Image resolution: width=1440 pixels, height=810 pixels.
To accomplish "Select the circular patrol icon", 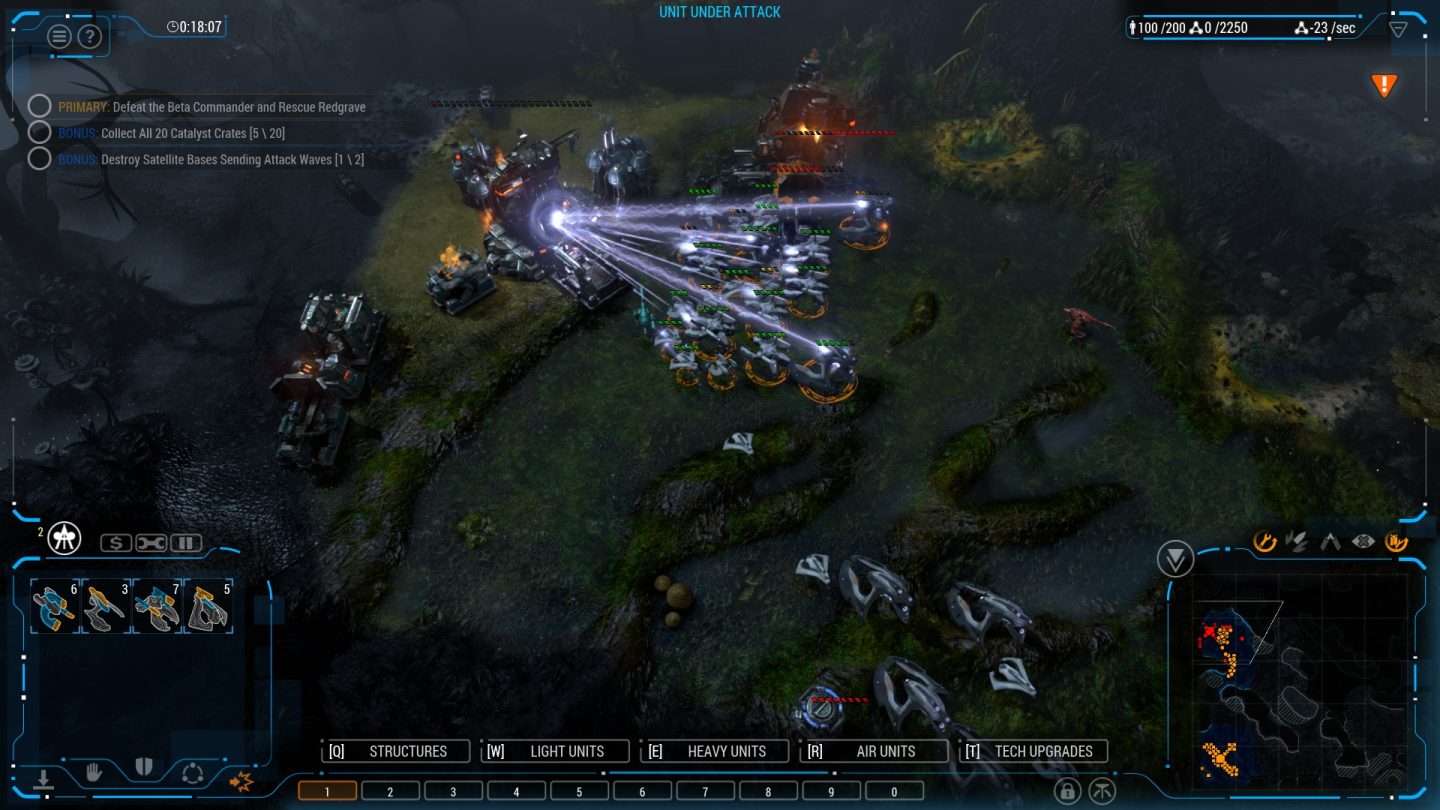I will pos(193,773).
